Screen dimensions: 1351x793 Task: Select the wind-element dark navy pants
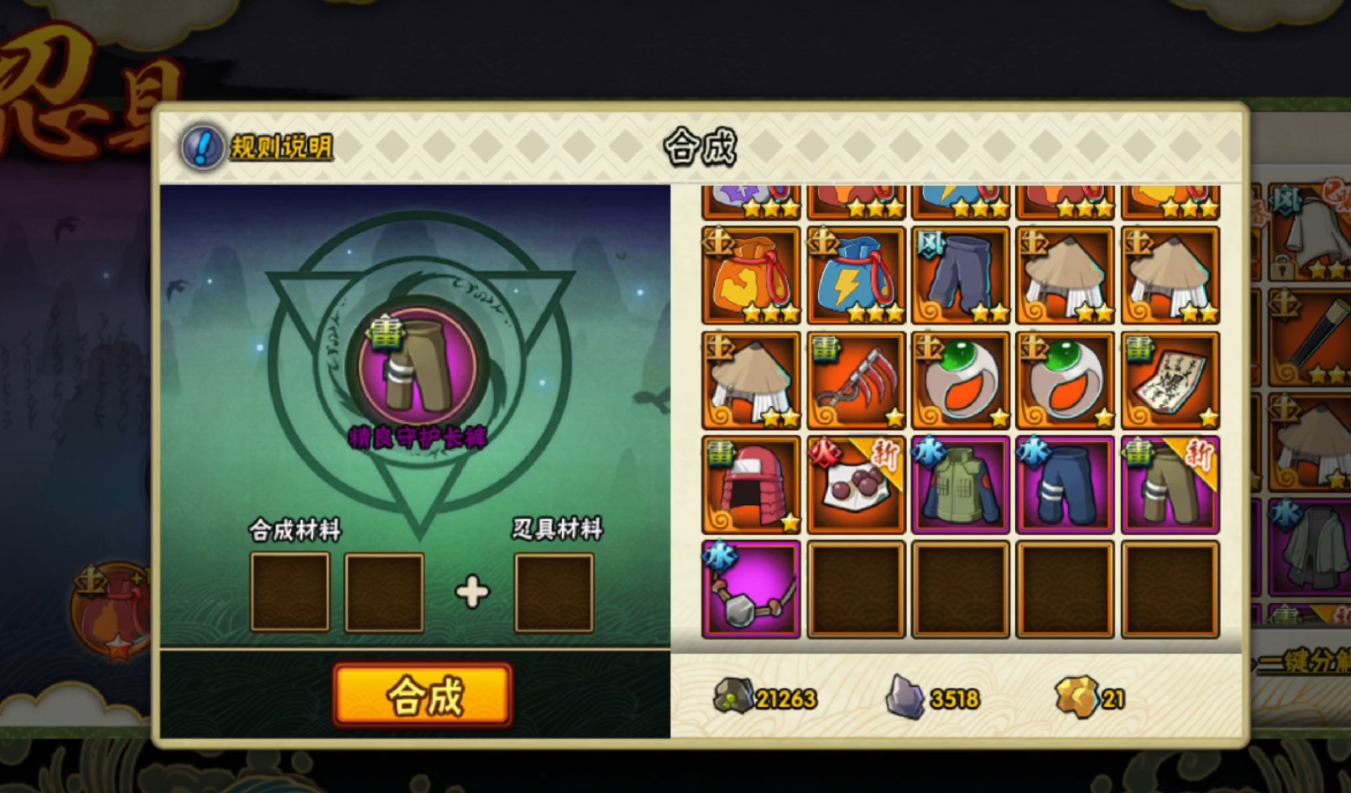click(x=961, y=275)
